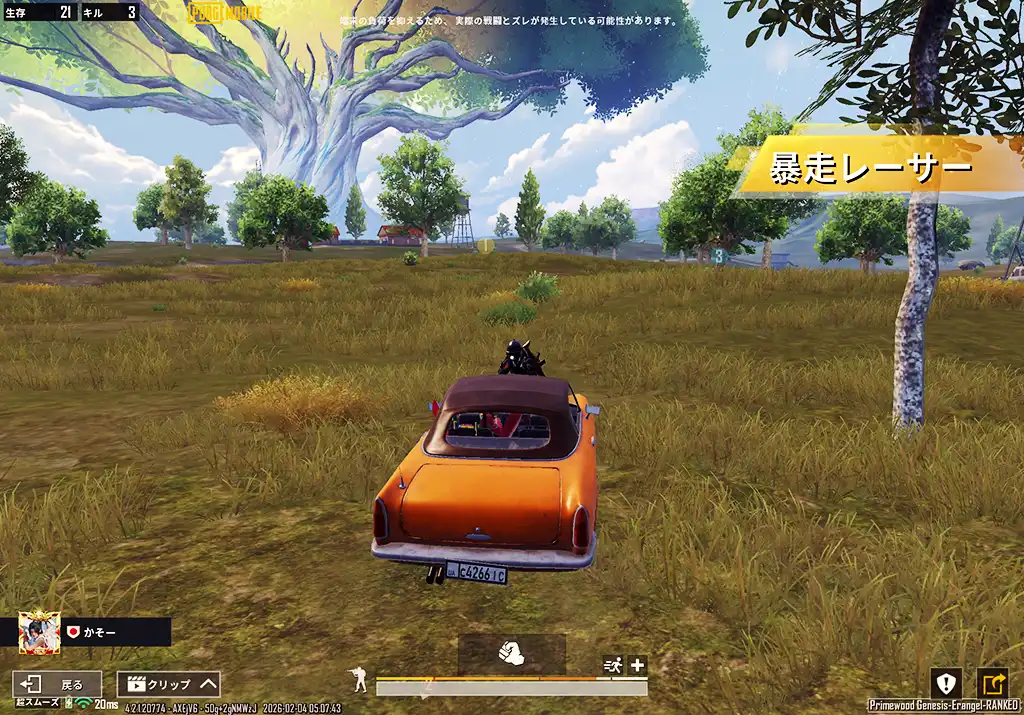Expand the クリップ (clip) menu
Viewport: 1024px width, 715px height.
[168, 684]
